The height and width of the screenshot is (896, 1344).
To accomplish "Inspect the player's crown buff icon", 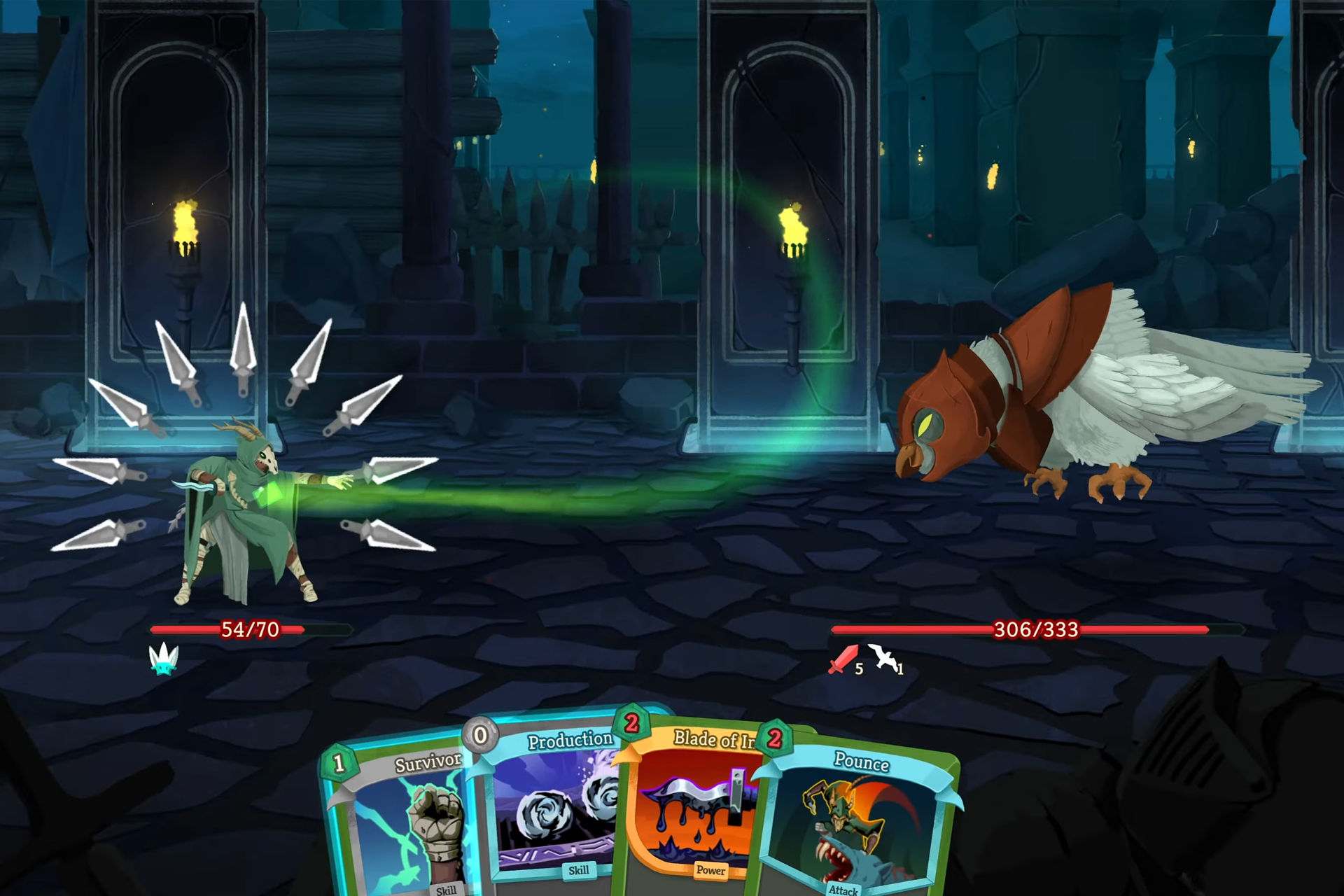I will 164,659.
